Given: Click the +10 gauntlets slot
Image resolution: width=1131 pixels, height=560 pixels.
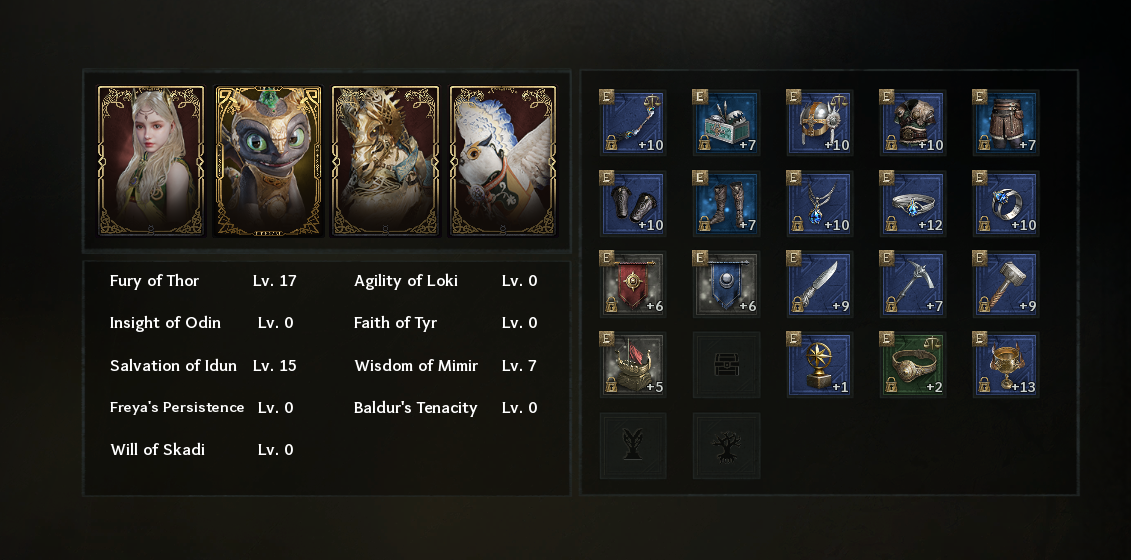Looking at the screenshot, I should [632, 204].
